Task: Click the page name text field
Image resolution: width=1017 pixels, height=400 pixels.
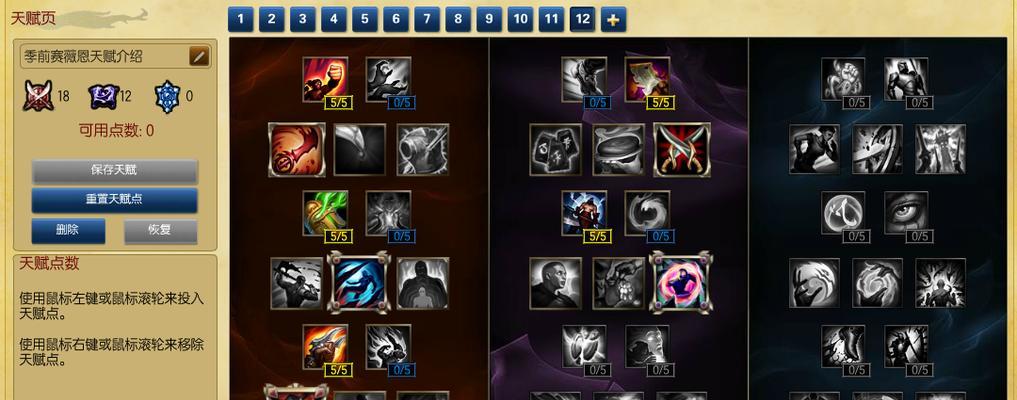Action: (105, 56)
